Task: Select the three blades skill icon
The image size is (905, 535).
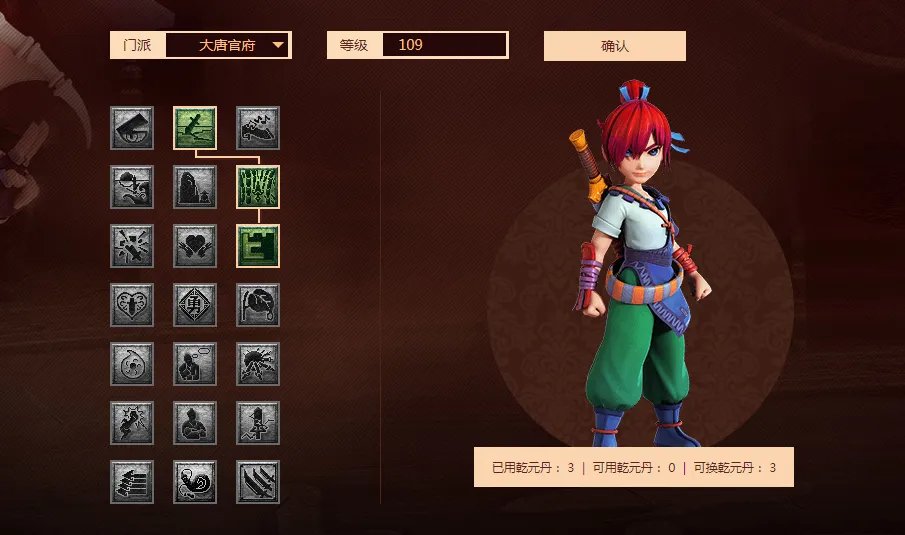Action: [x=258, y=482]
